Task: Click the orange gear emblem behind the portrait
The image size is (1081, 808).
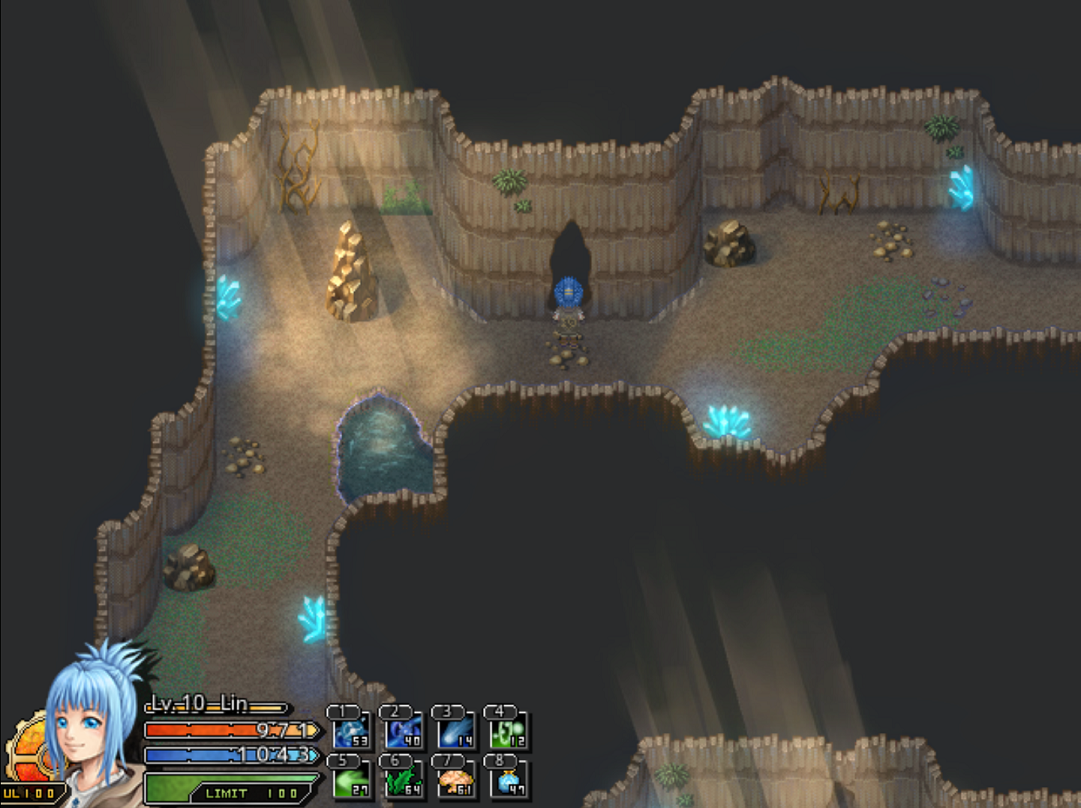Action: pos(26,752)
